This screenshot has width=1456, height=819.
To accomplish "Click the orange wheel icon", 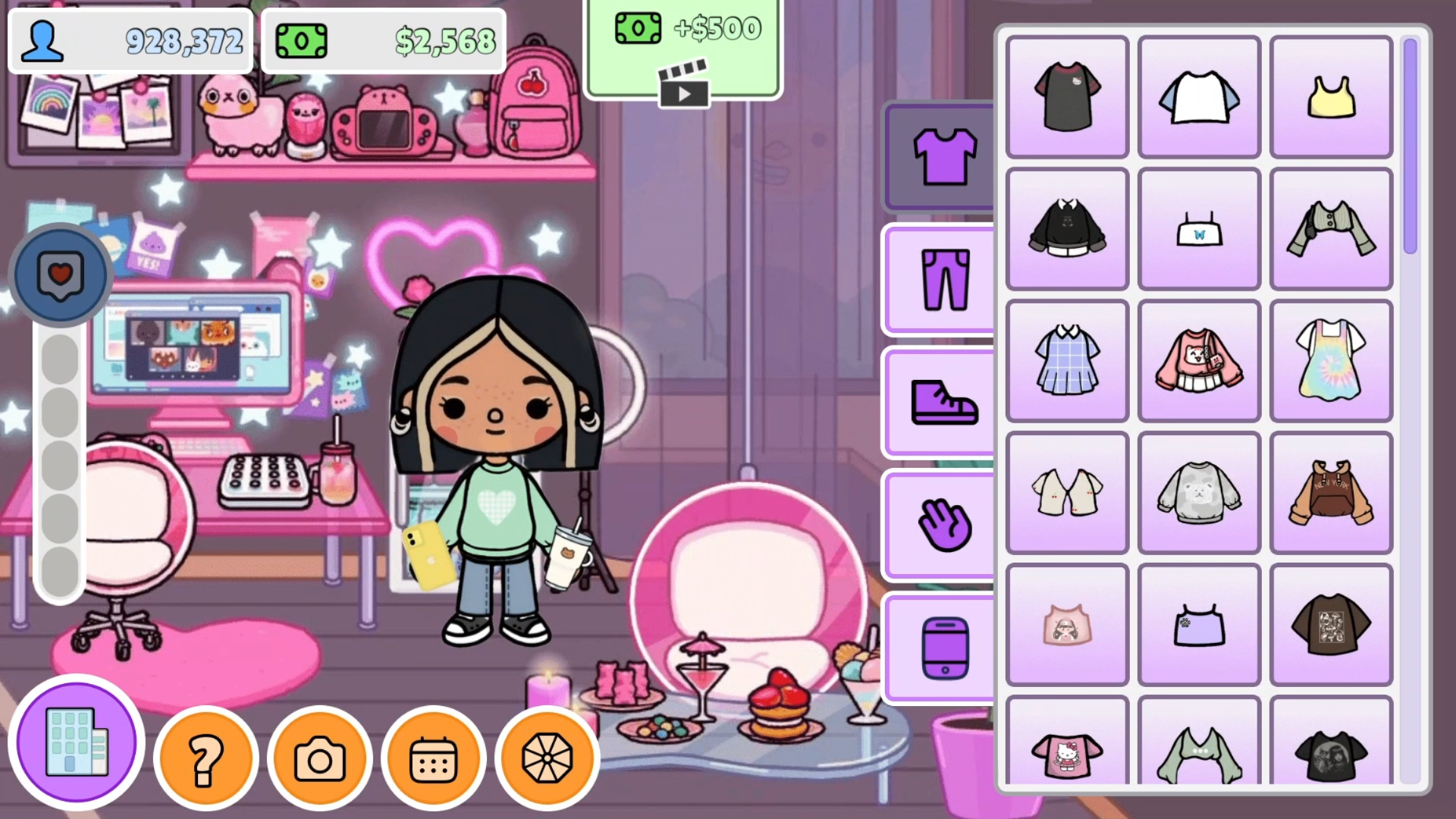I will [548, 757].
